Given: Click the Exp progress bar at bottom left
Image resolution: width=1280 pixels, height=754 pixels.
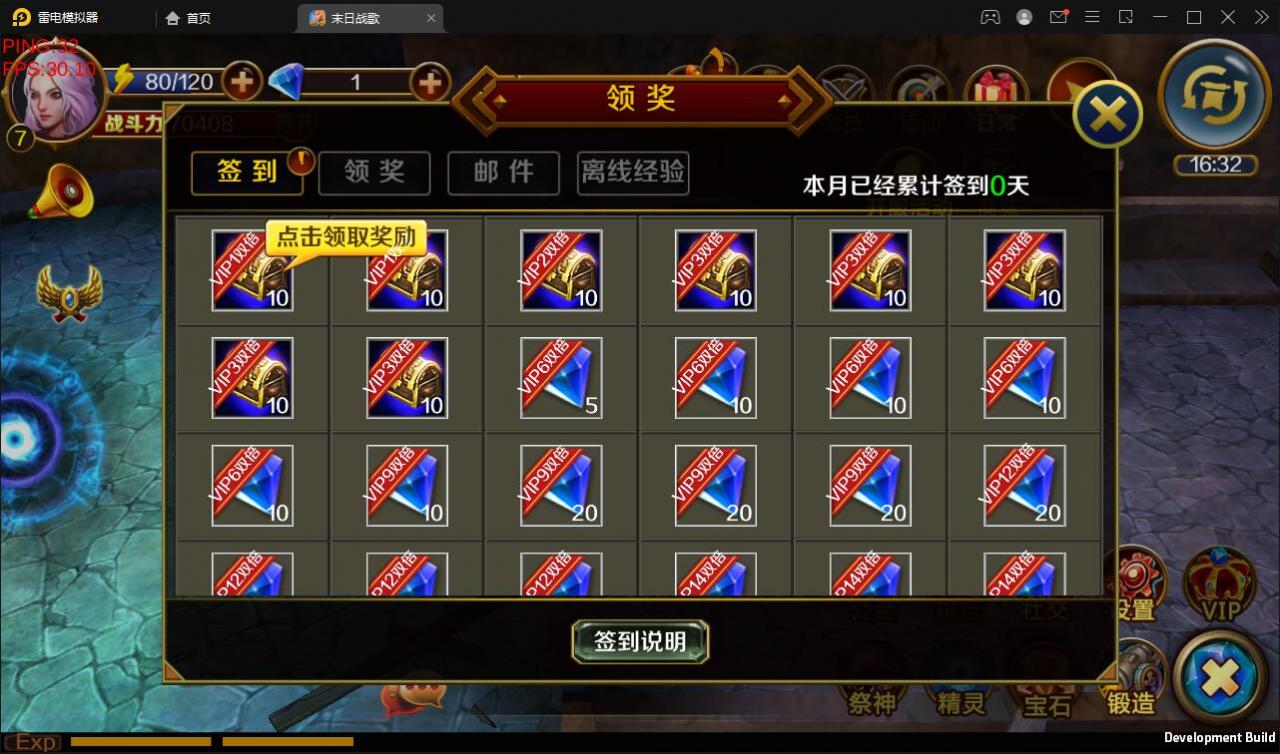Looking at the screenshot, I should point(140,742).
